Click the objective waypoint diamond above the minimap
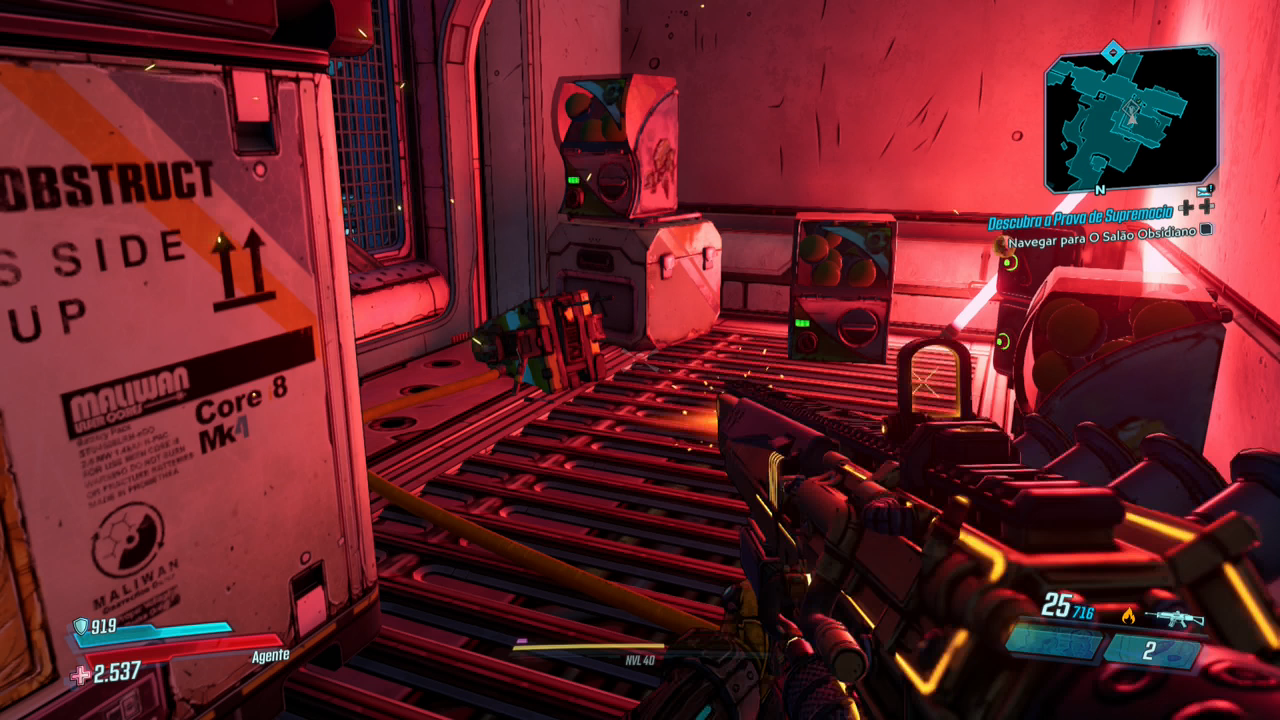Viewport: 1280px width, 720px height. [x=1114, y=51]
